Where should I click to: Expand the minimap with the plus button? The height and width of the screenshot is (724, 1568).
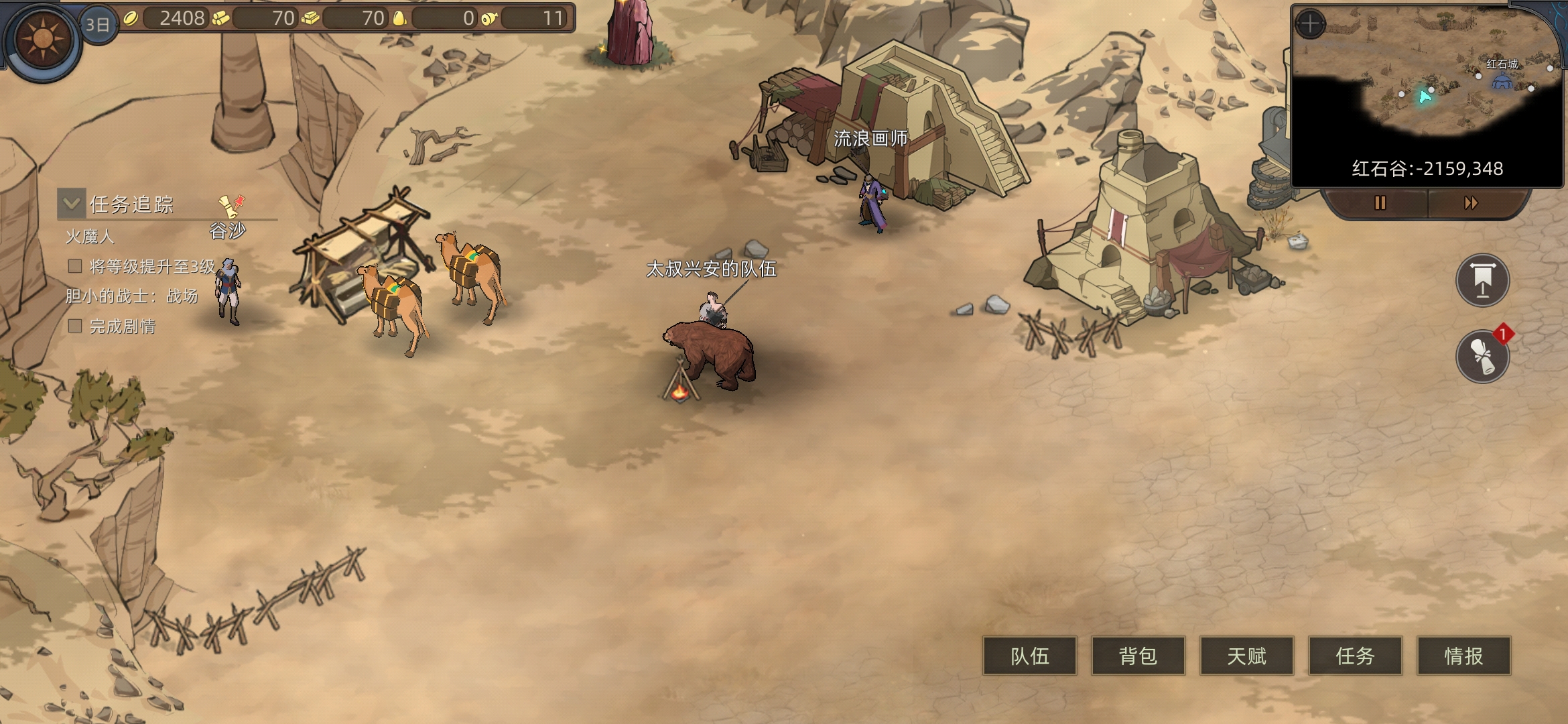[1310, 25]
